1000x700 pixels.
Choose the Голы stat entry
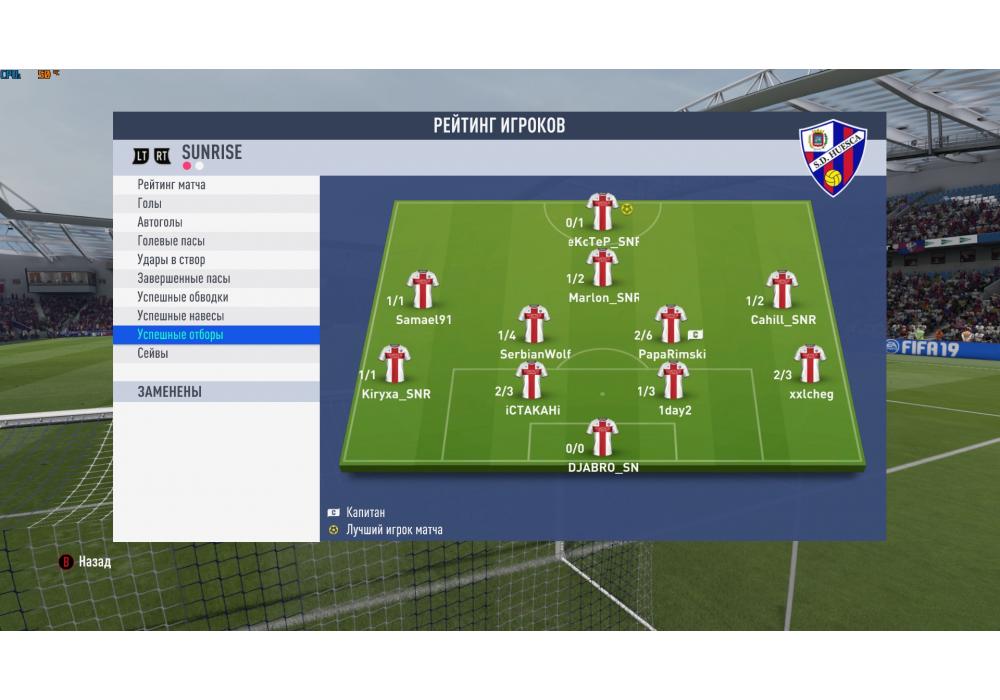point(150,204)
